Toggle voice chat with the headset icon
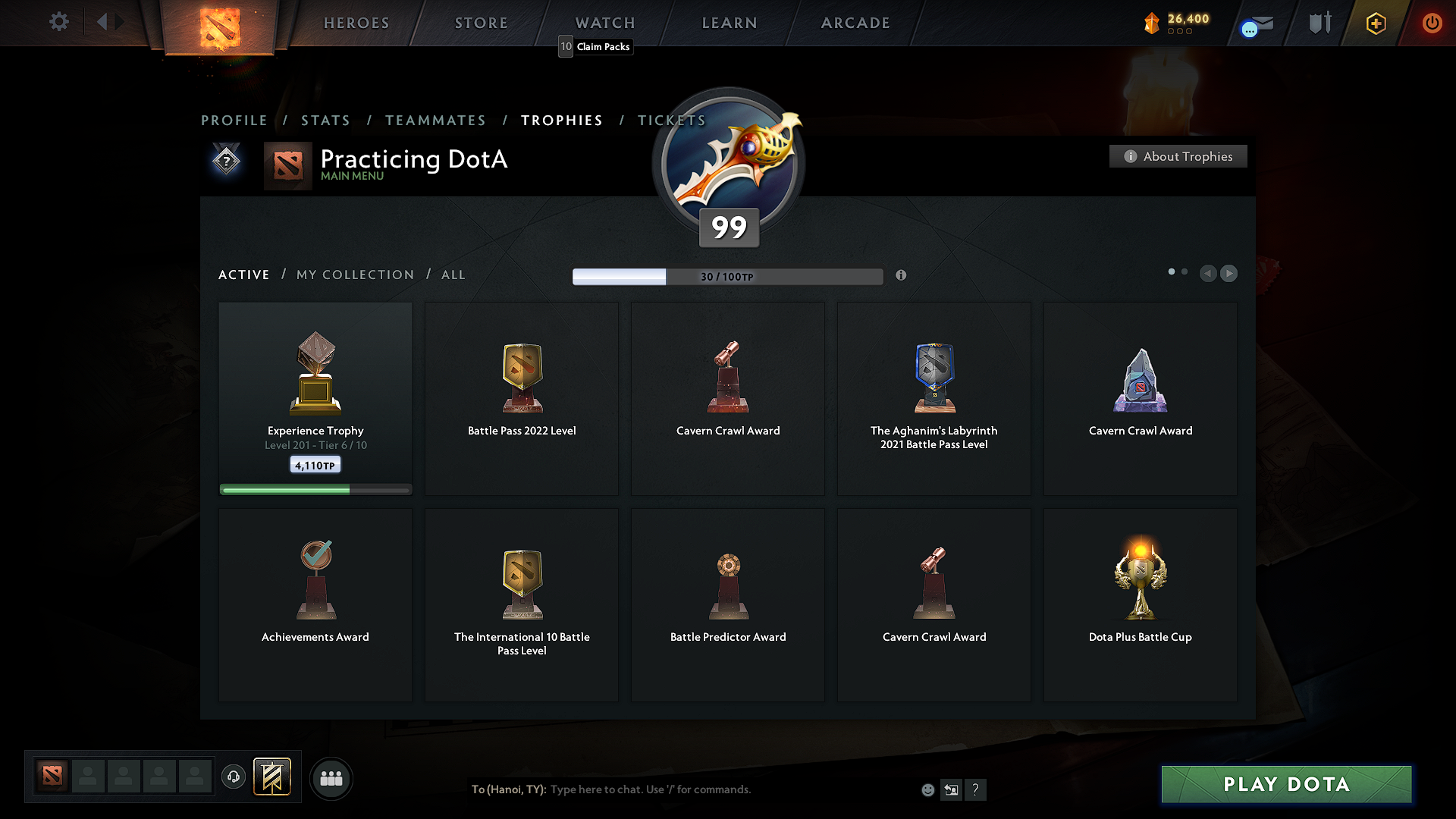 234,777
